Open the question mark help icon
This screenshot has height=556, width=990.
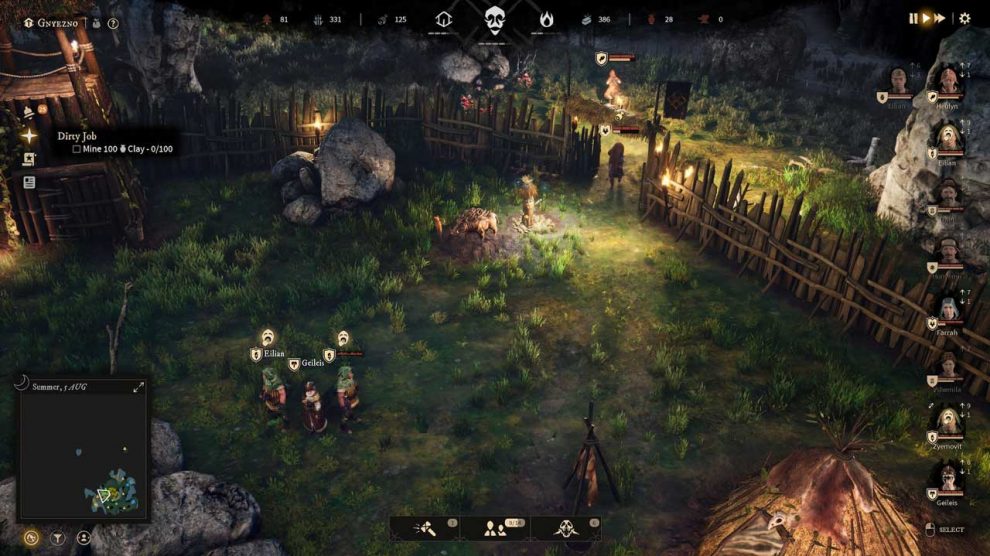(113, 22)
